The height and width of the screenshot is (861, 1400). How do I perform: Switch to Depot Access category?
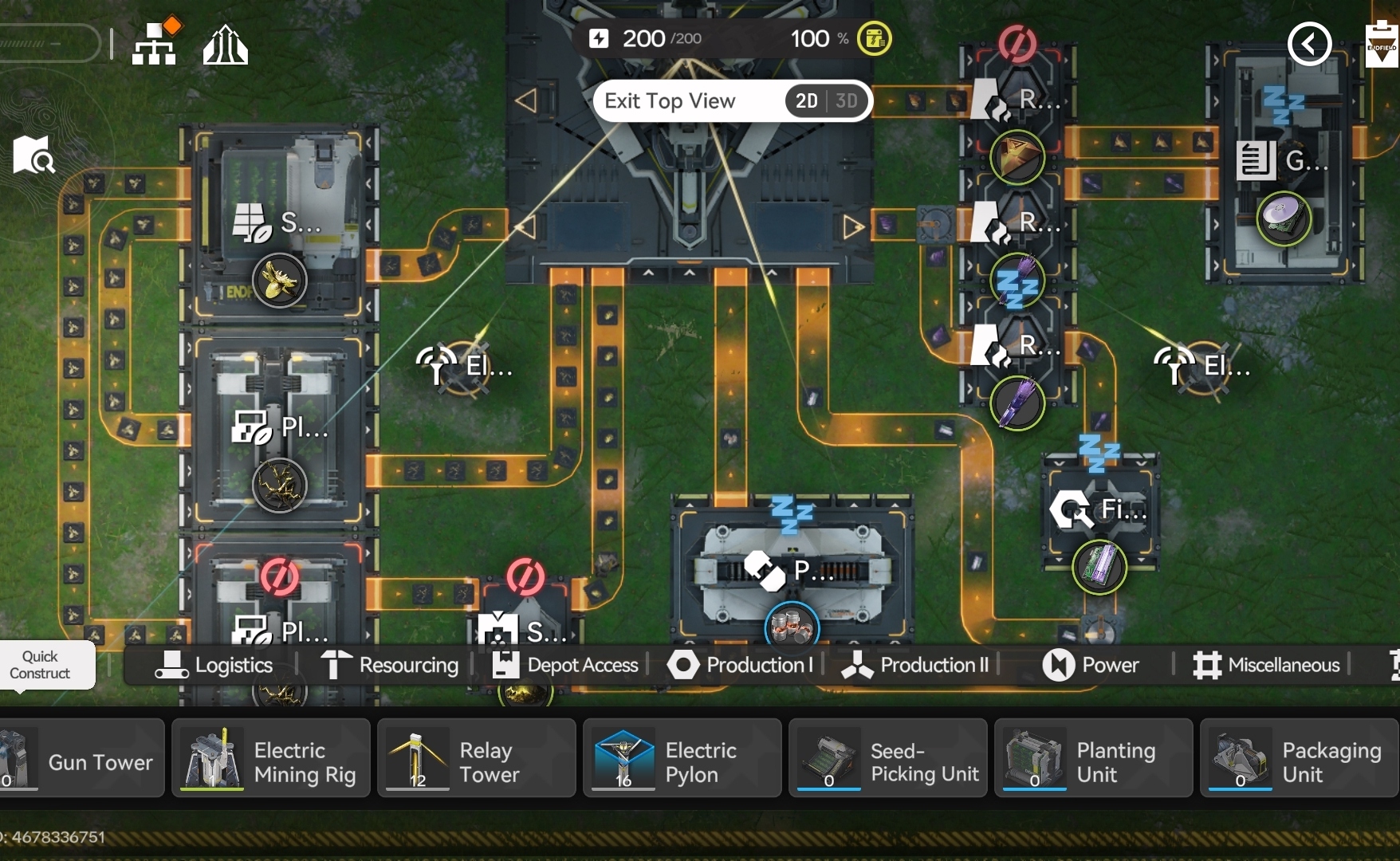click(x=565, y=665)
